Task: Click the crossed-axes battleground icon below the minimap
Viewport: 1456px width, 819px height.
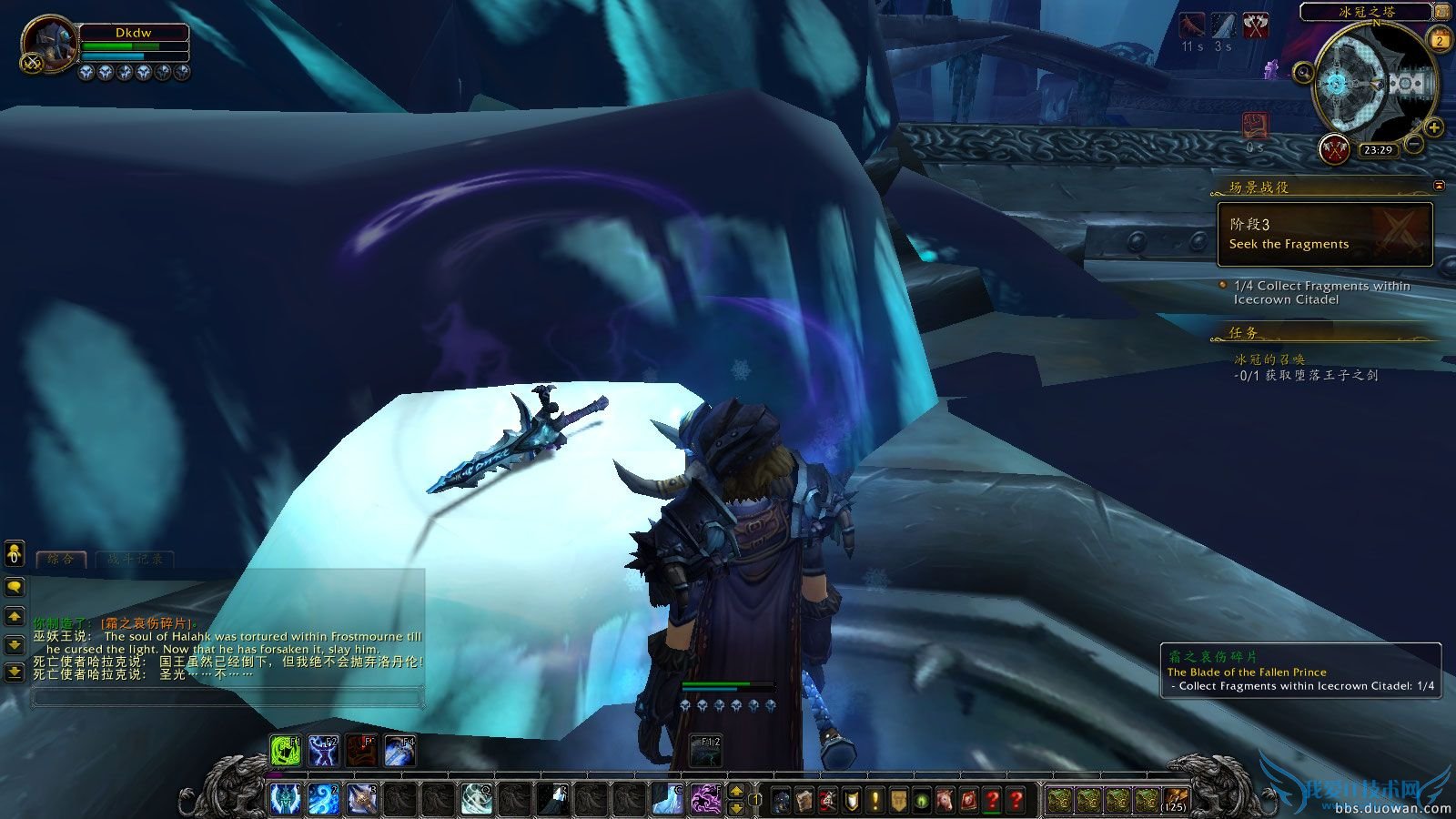Action: [x=1335, y=149]
